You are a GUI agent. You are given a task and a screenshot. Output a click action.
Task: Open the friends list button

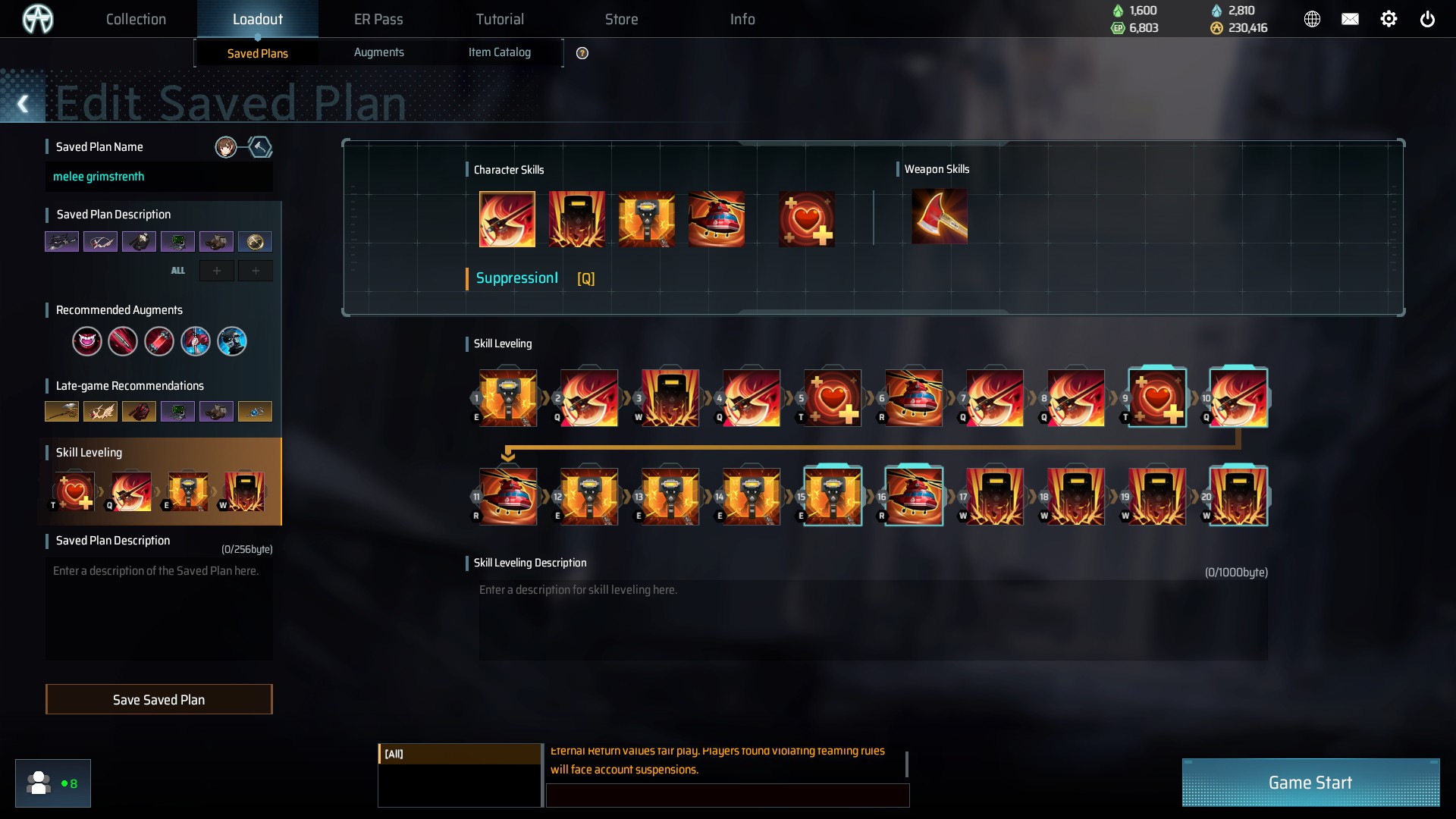click(52, 783)
